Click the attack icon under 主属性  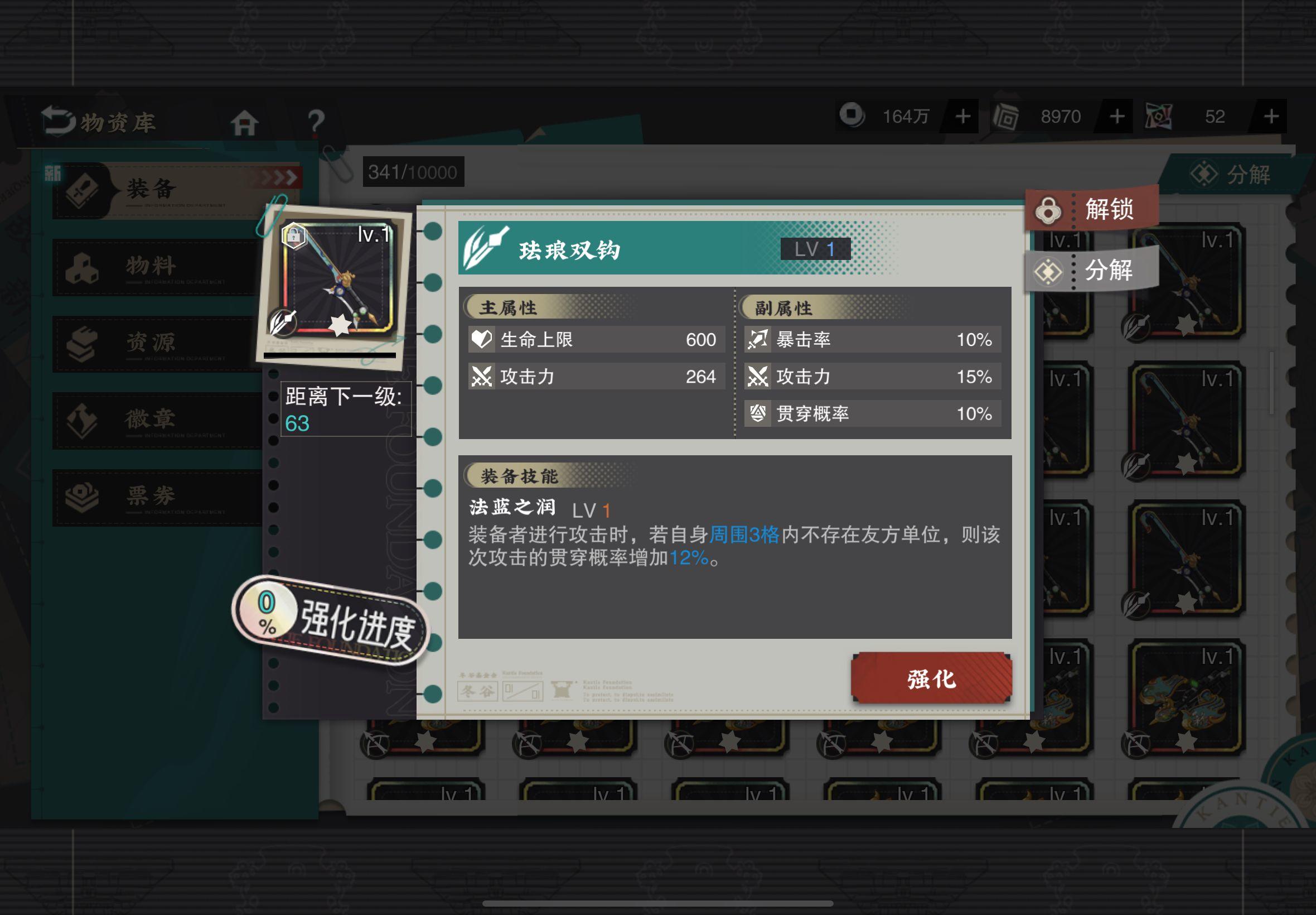click(x=482, y=377)
